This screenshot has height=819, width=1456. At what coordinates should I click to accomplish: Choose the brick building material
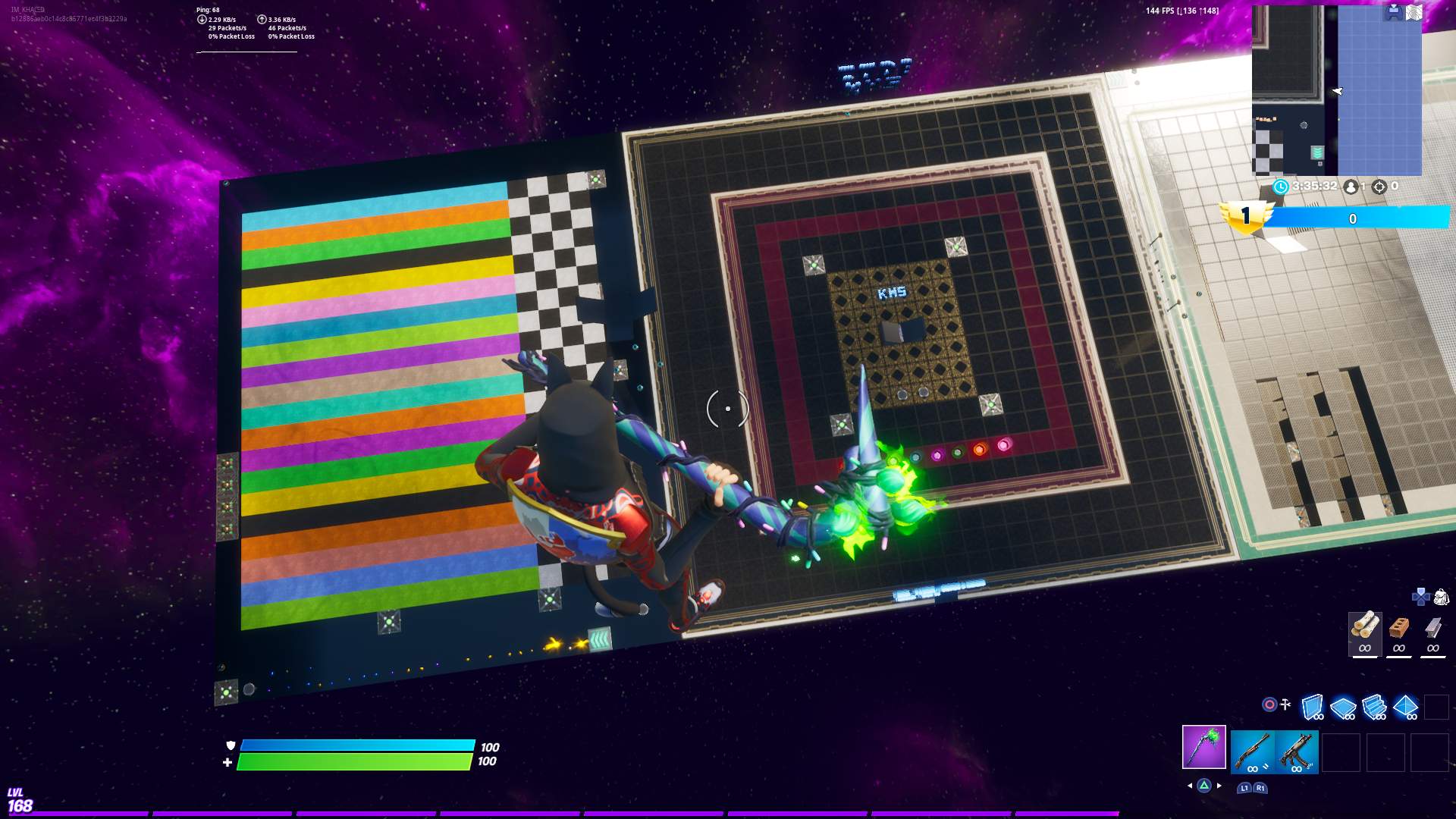[x=1398, y=632]
